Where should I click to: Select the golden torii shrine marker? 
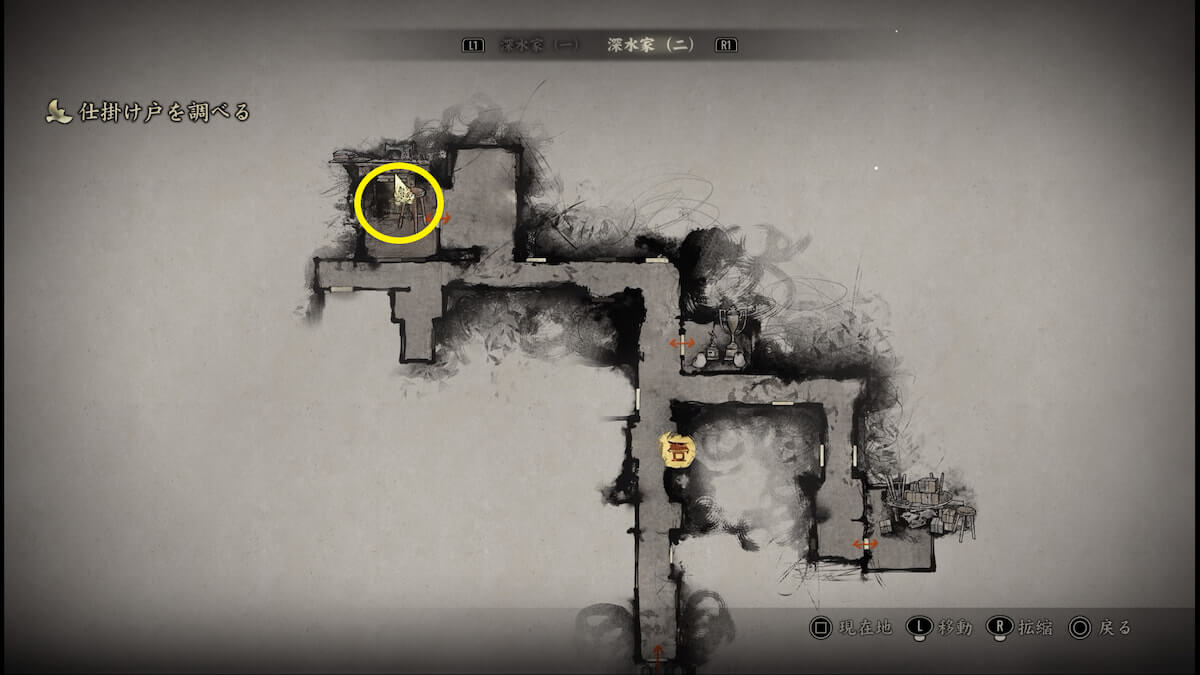pos(678,450)
